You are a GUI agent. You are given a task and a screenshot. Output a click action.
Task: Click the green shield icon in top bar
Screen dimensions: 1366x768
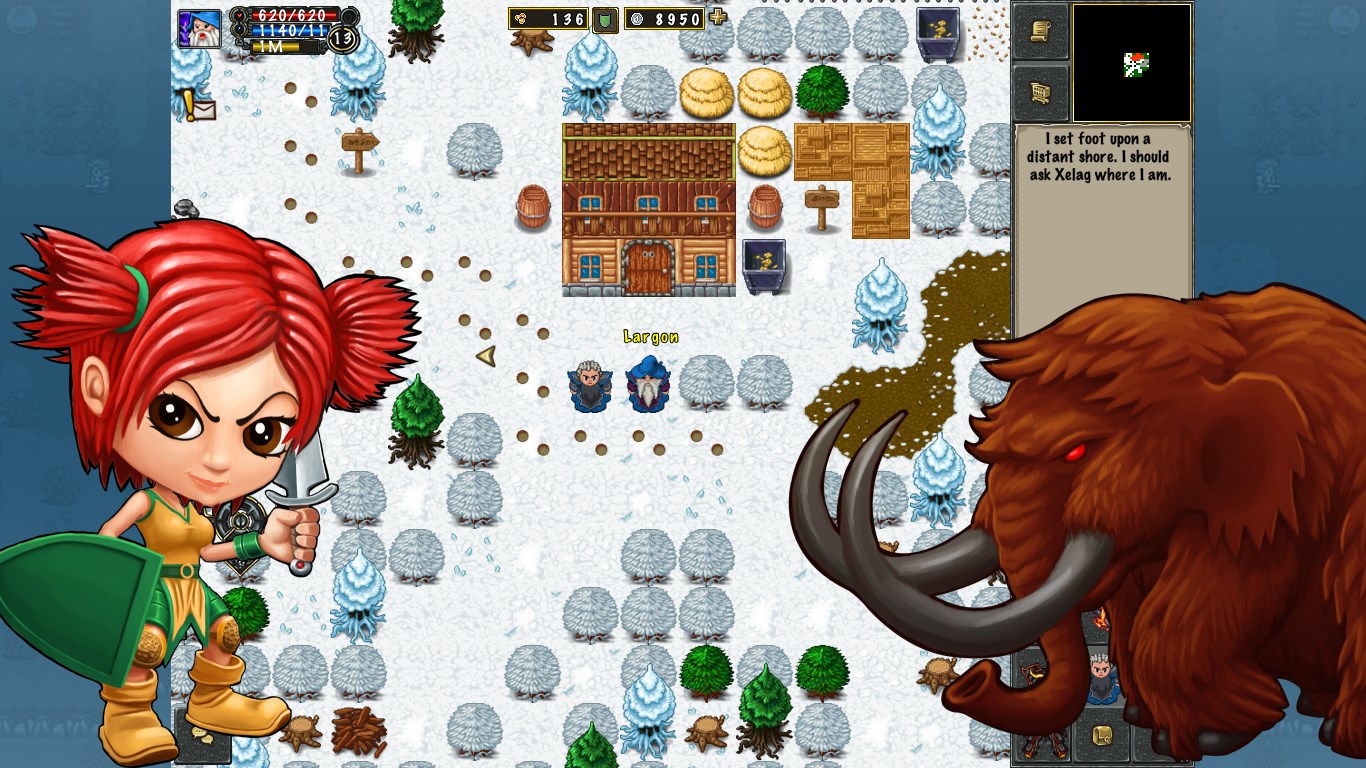[x=605, y=20]
